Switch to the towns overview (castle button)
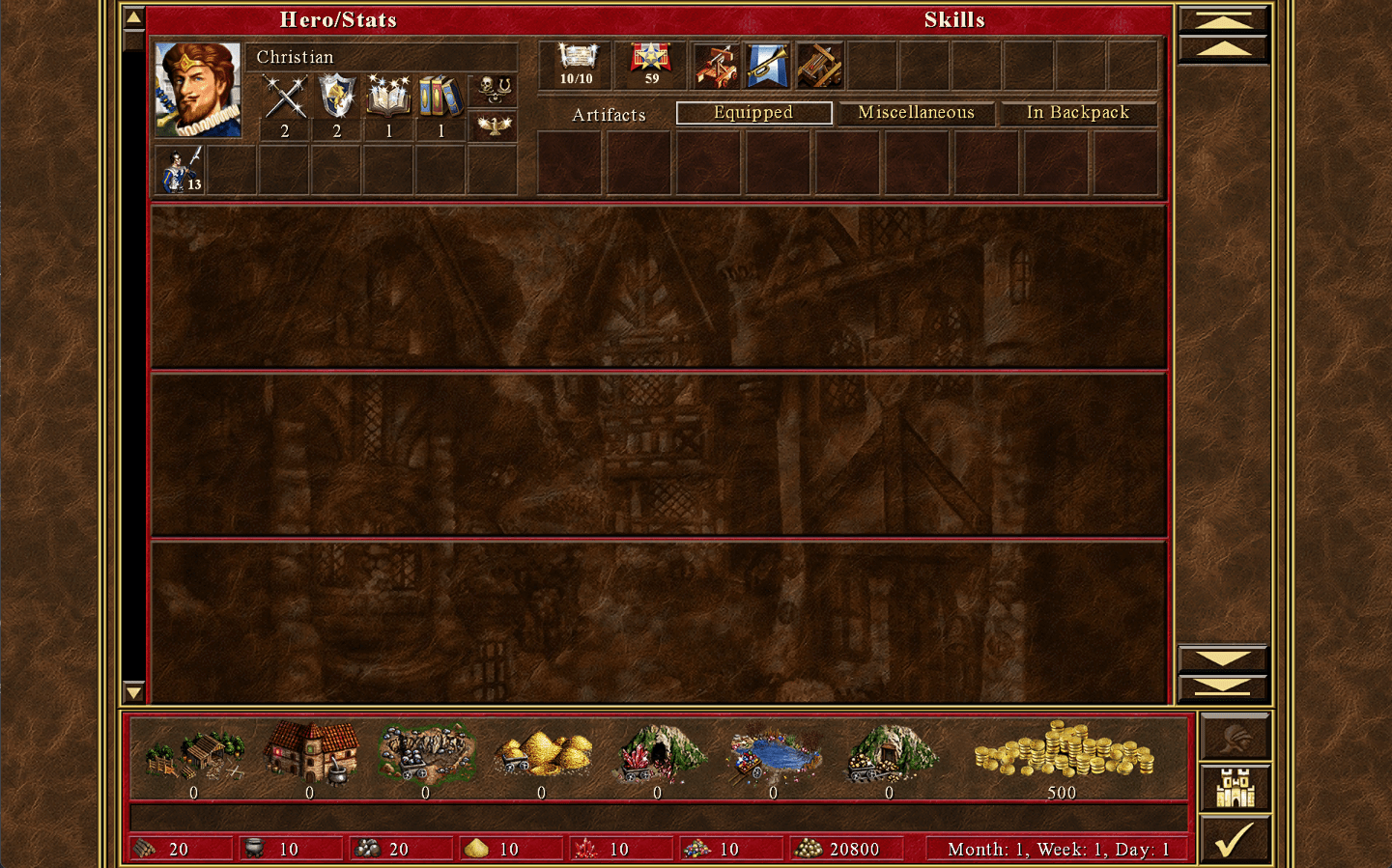 click(x=1235, y=788)
